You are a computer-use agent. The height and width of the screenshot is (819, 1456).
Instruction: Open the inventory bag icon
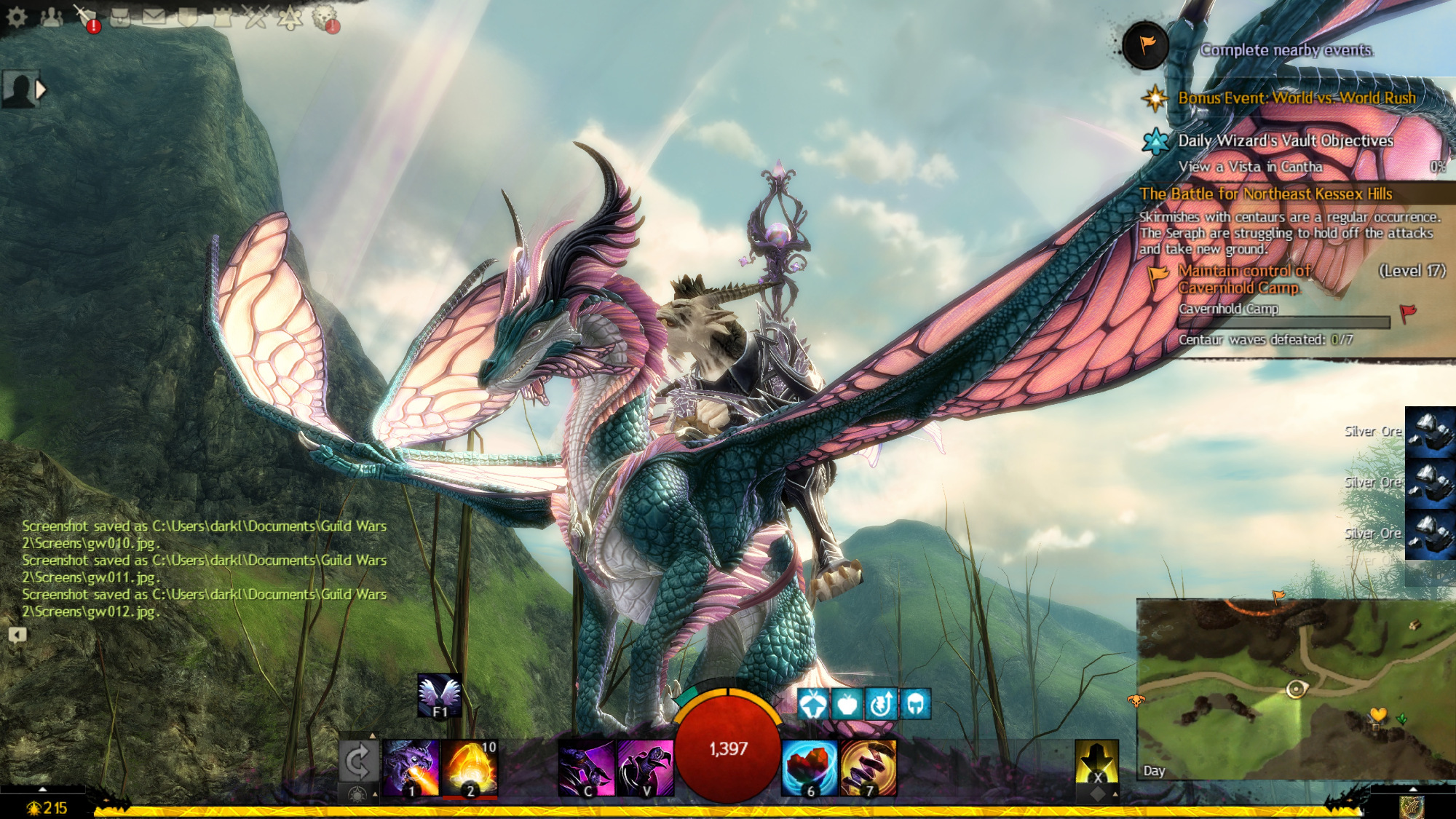[121, 17]
